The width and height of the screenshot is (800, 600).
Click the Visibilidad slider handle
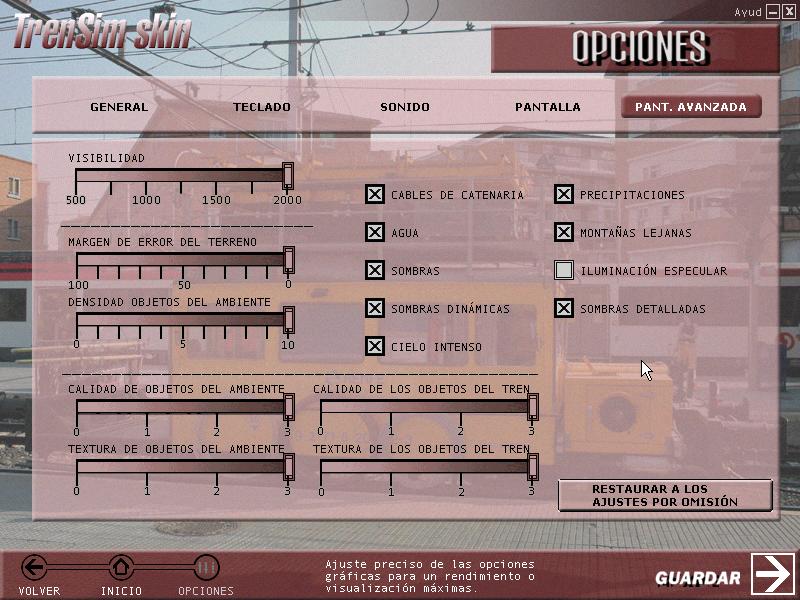pos(288,177)
